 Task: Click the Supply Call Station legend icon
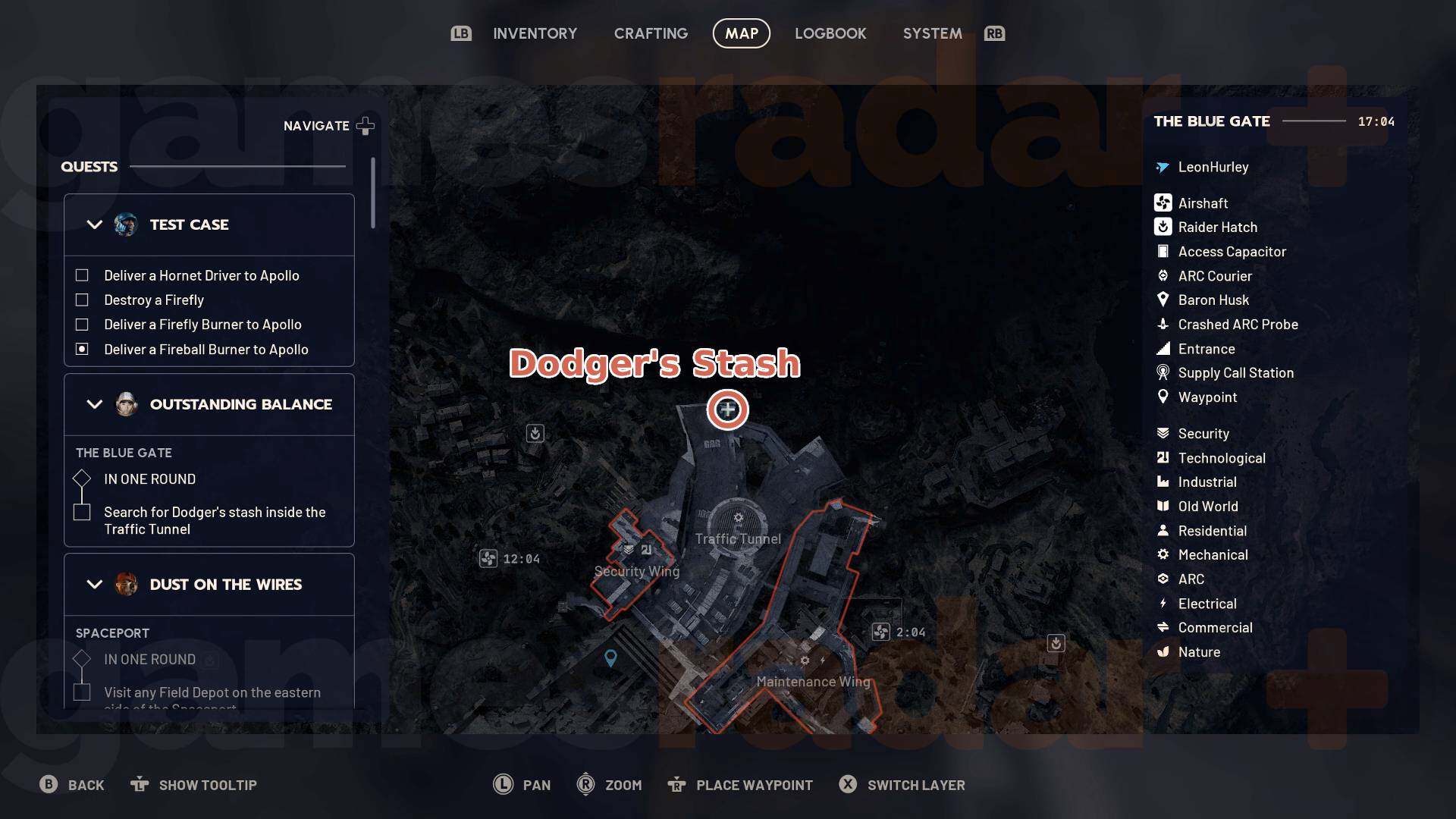point(1162,372)
